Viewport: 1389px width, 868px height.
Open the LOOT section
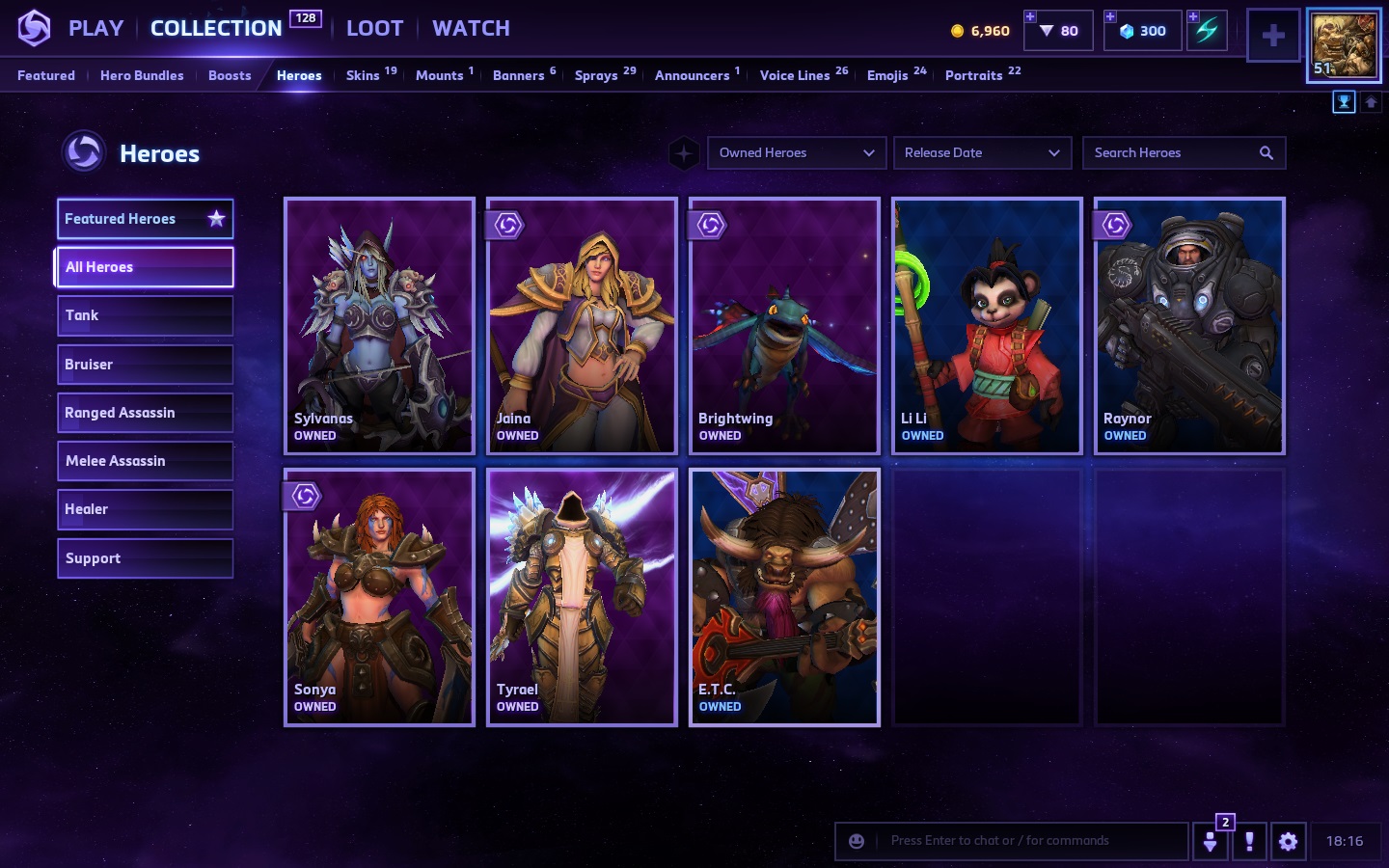click(x=374, y=29)
